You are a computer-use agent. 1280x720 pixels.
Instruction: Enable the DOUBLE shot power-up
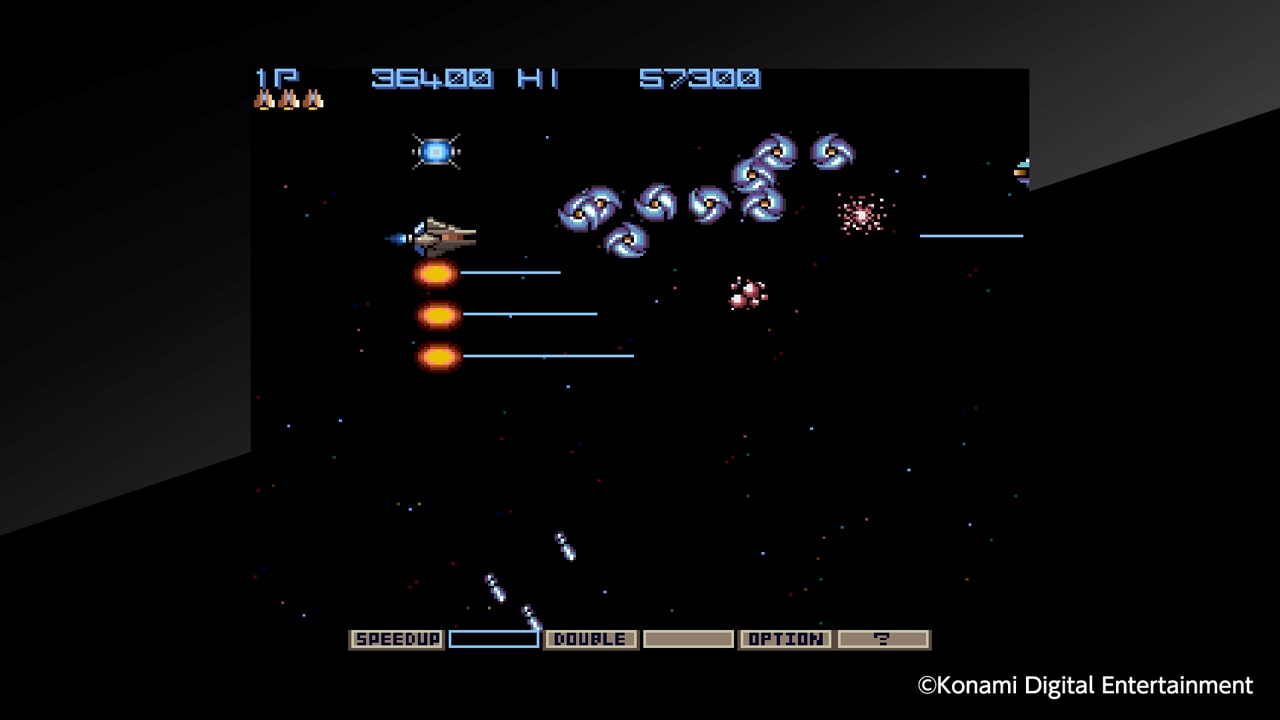[x=590, y=639]
